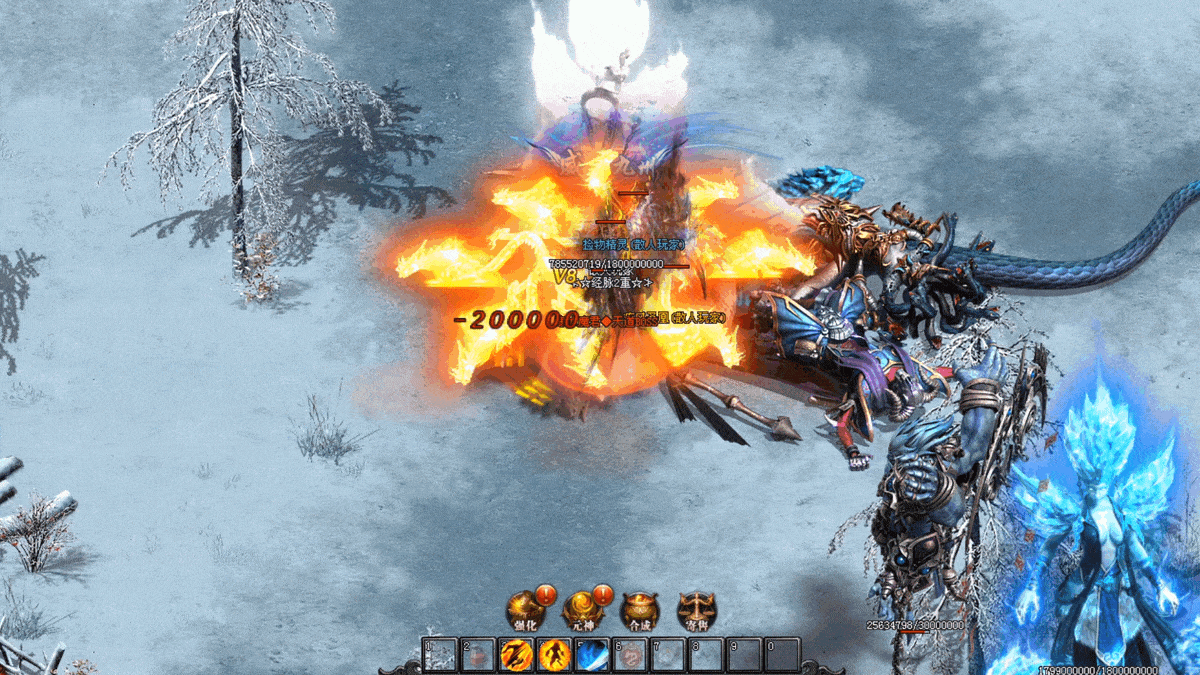Open the 寄售 consignment scales icon

click(x=696, y=609)
